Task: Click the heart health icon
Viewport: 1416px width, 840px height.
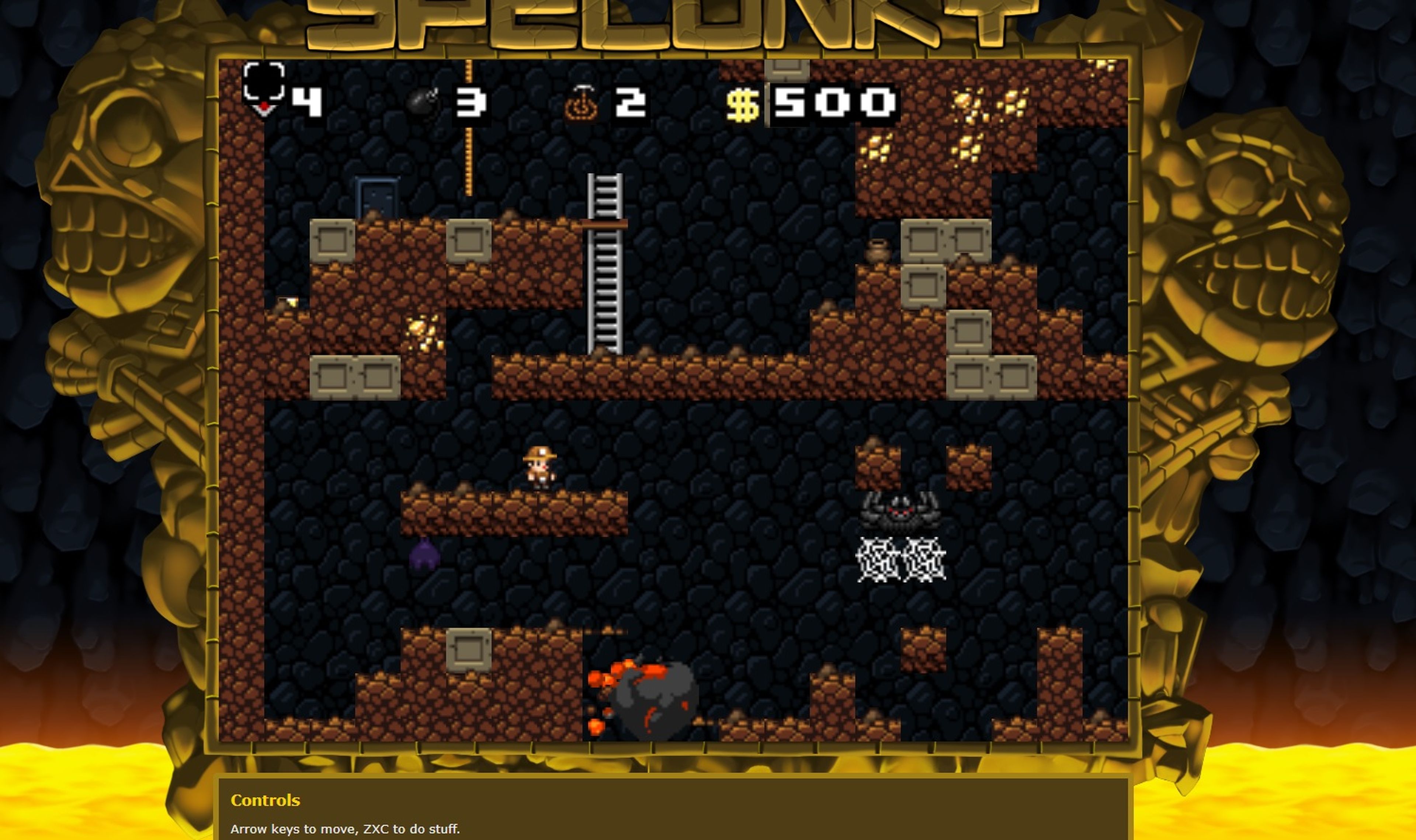Action: 263,90
